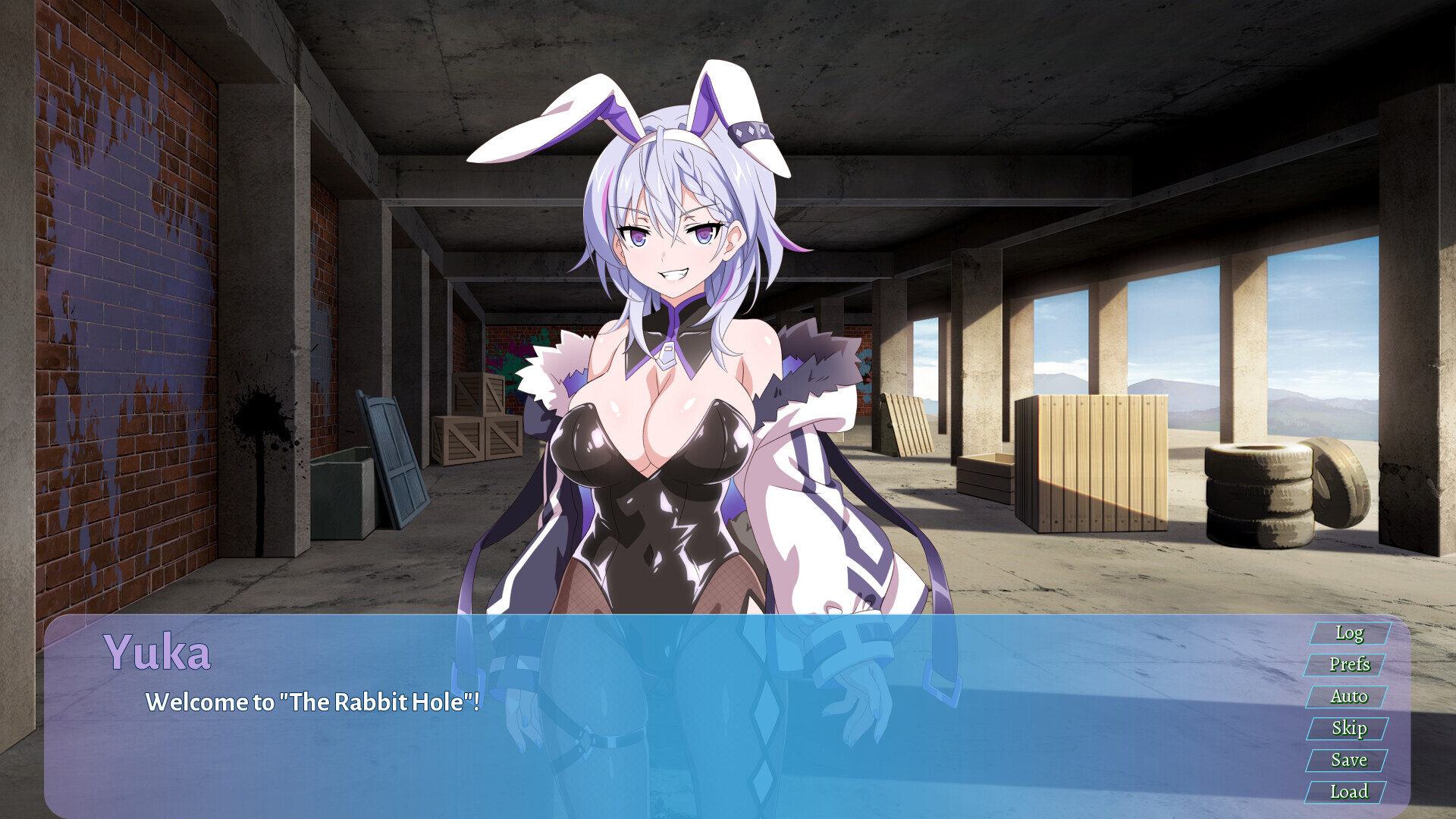Open the Save game screen
Viewport: 1456px width, 819px height.
(1349, 761)
